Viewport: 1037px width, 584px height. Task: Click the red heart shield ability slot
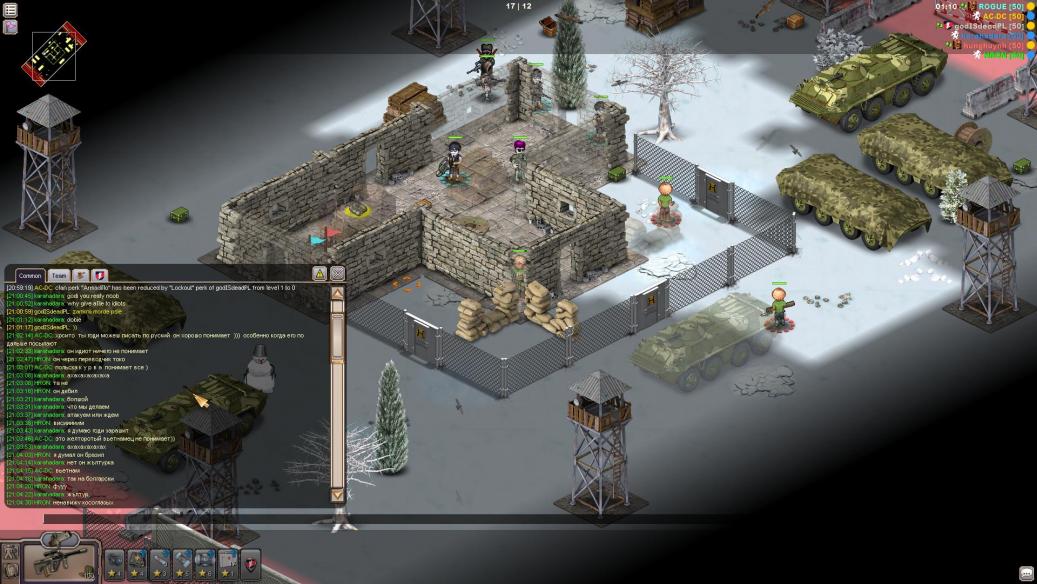[x=250, y=561]
